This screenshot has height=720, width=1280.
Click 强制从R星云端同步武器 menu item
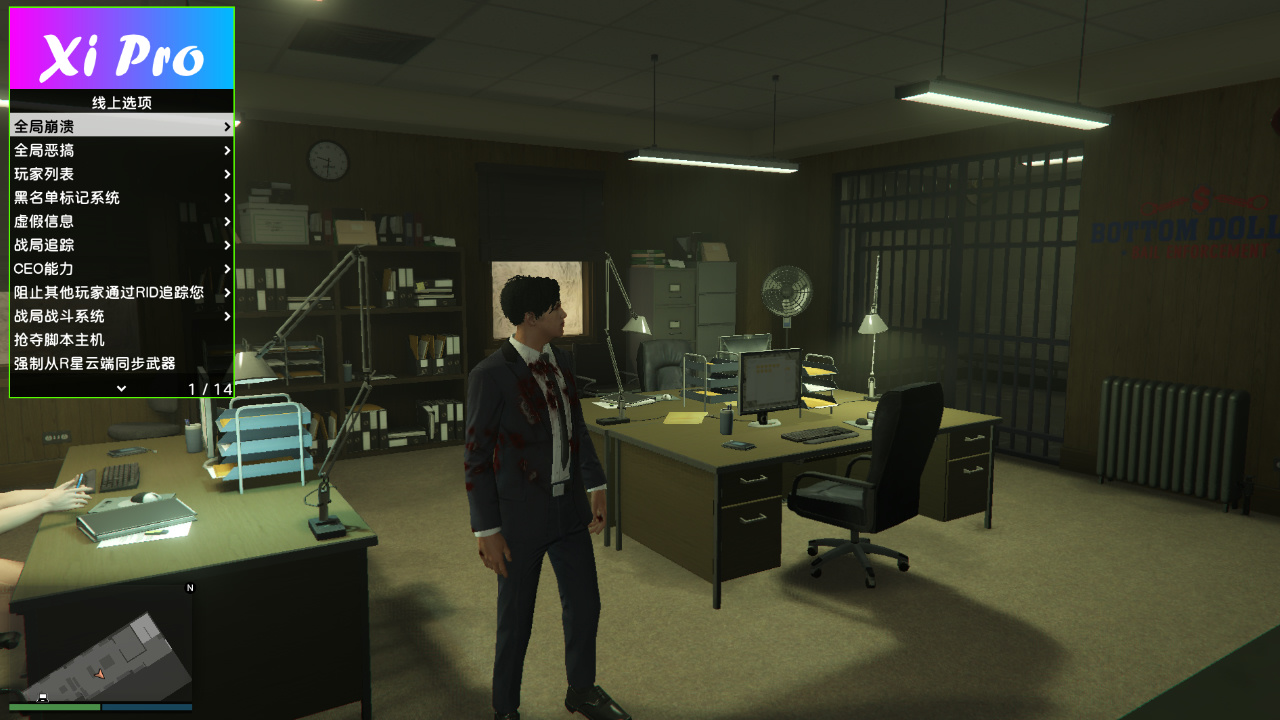coord(121,363)
